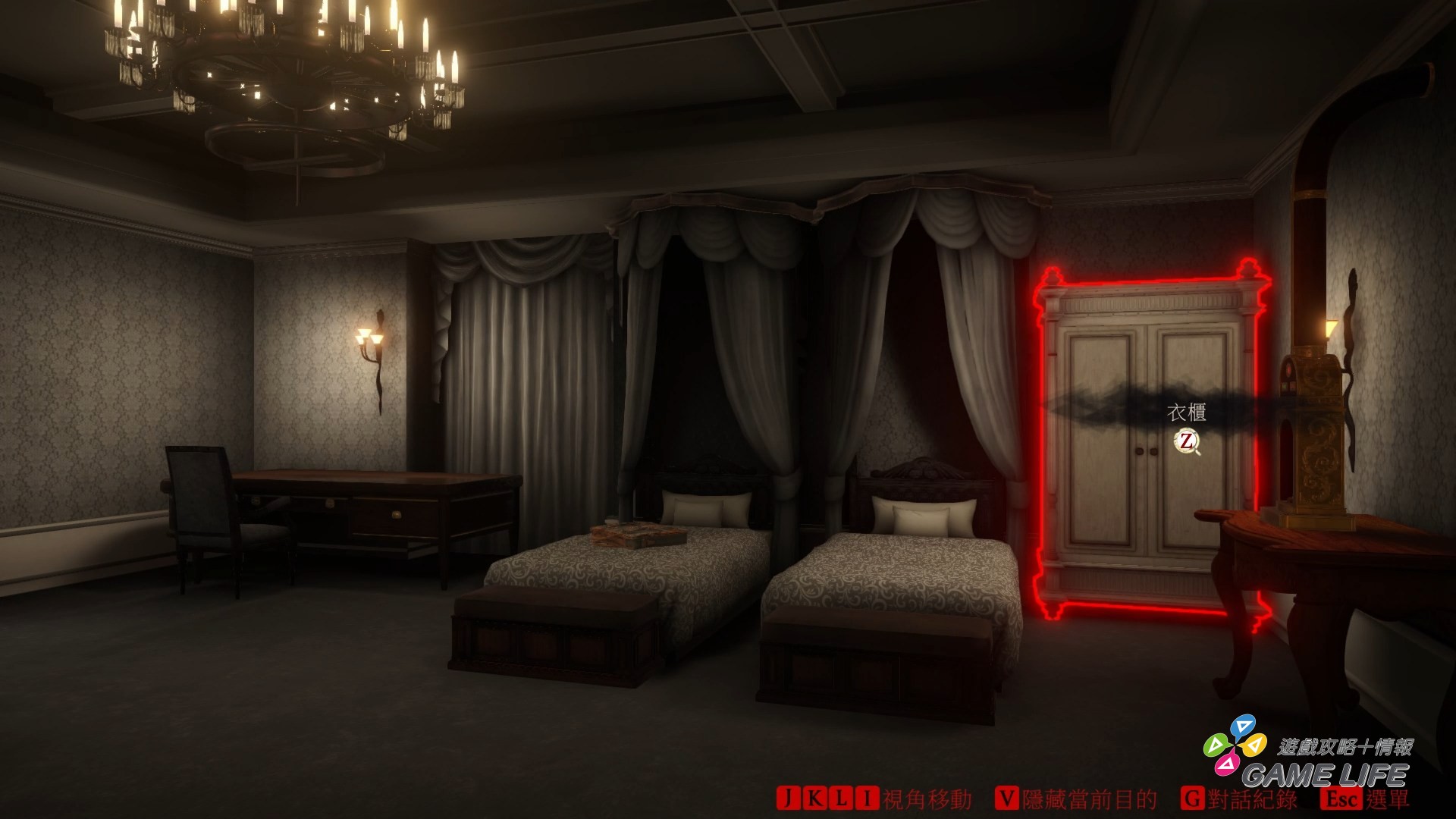
Task: Click the V key icon for hiding objectives
Action: [1007, 799]
